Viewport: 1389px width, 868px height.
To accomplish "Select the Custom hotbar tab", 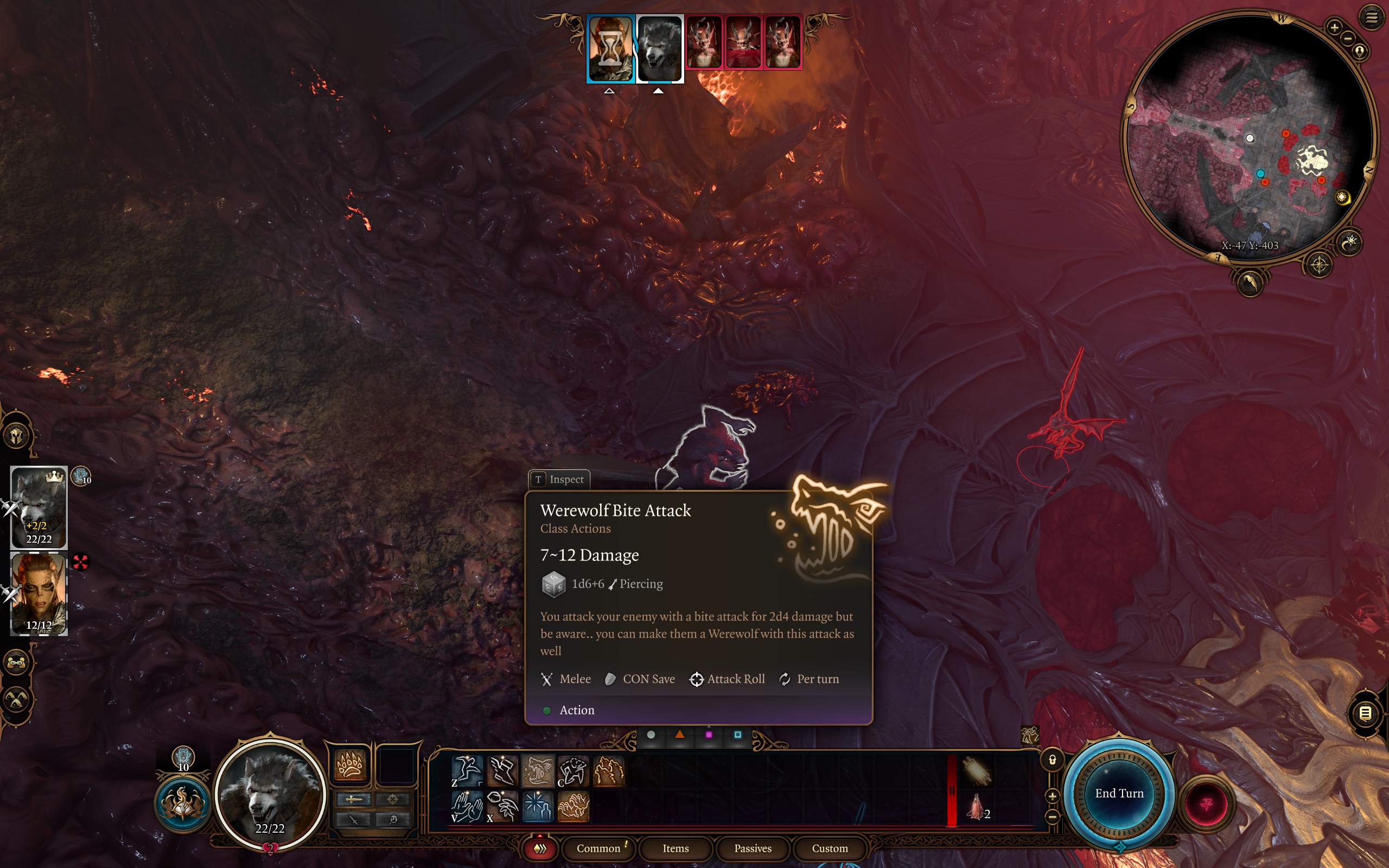I will (830, 848).
